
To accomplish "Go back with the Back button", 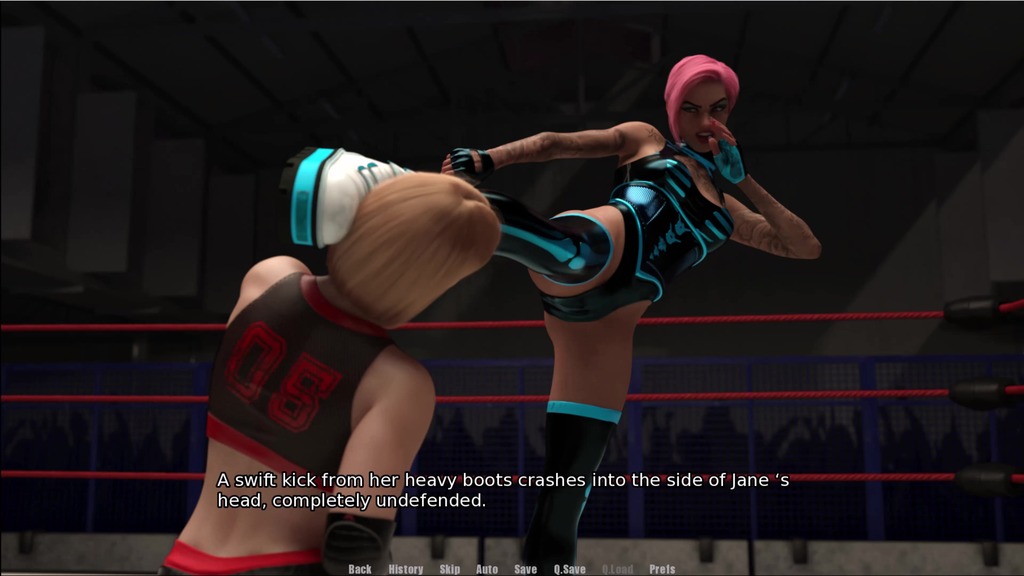I will click(x=360, y=569).
